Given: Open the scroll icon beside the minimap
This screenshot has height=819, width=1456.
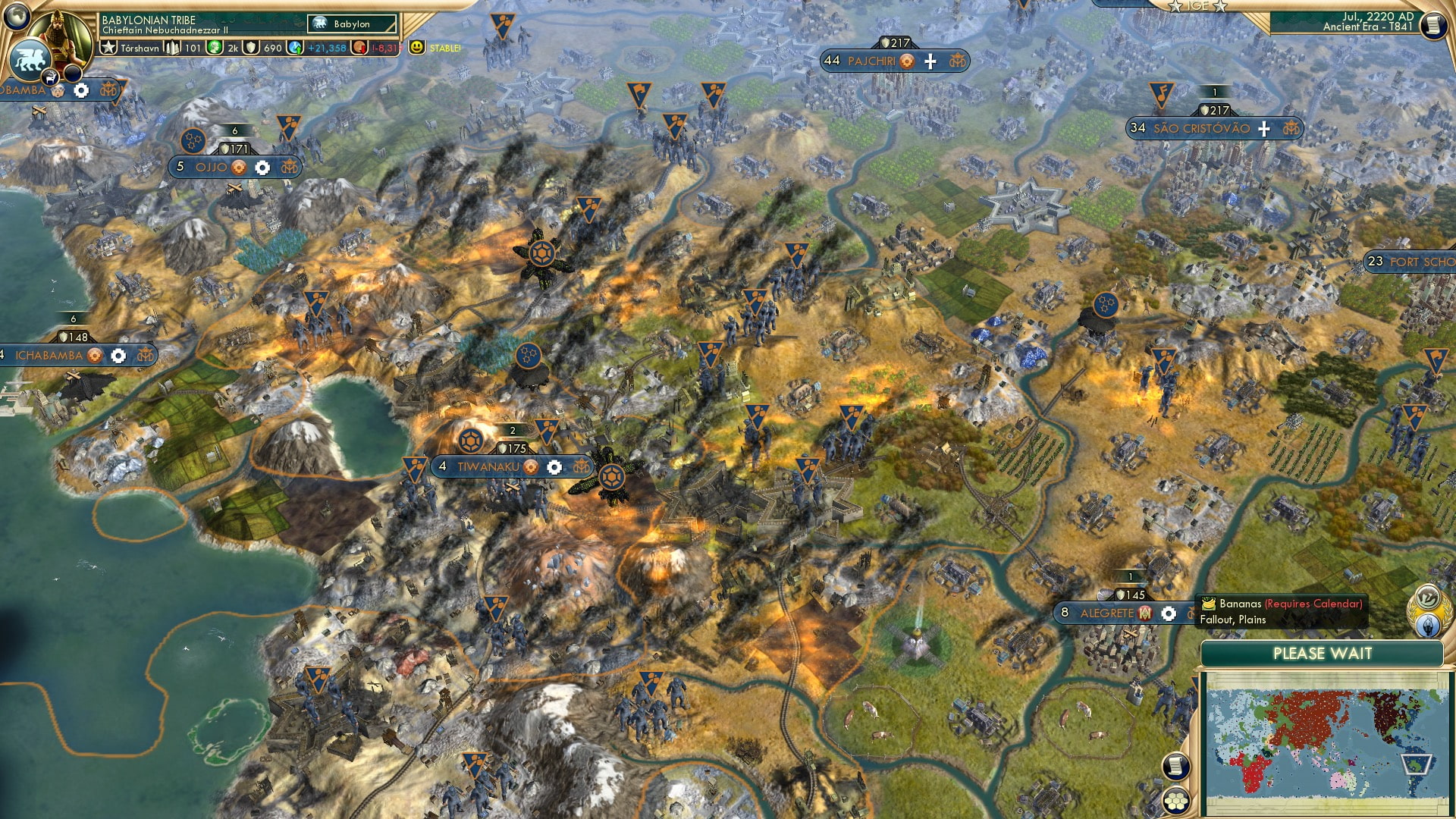Looking at the screenshot, I should (x=1175, y=766).
